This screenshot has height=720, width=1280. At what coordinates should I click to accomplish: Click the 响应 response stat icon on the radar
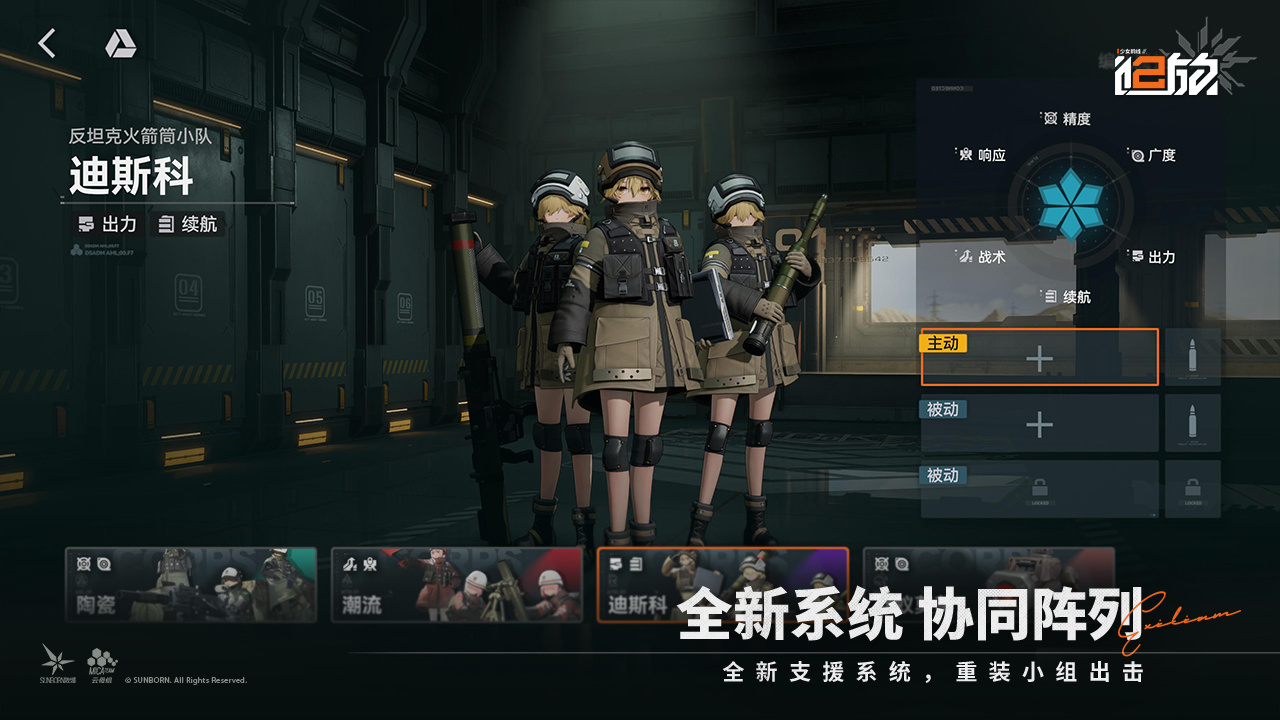click(x=964, y=156)
